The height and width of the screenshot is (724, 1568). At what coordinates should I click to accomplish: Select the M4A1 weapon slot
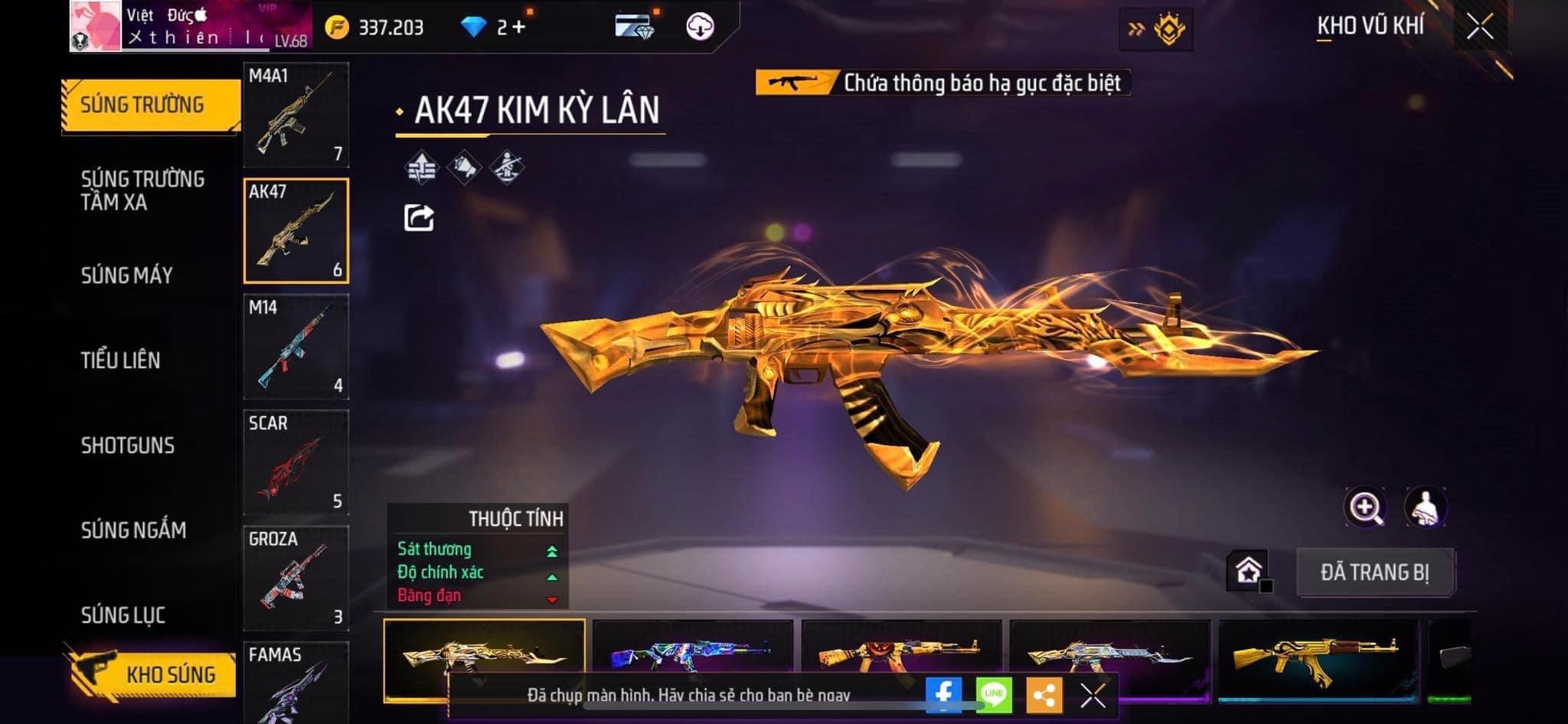(296, 115)
